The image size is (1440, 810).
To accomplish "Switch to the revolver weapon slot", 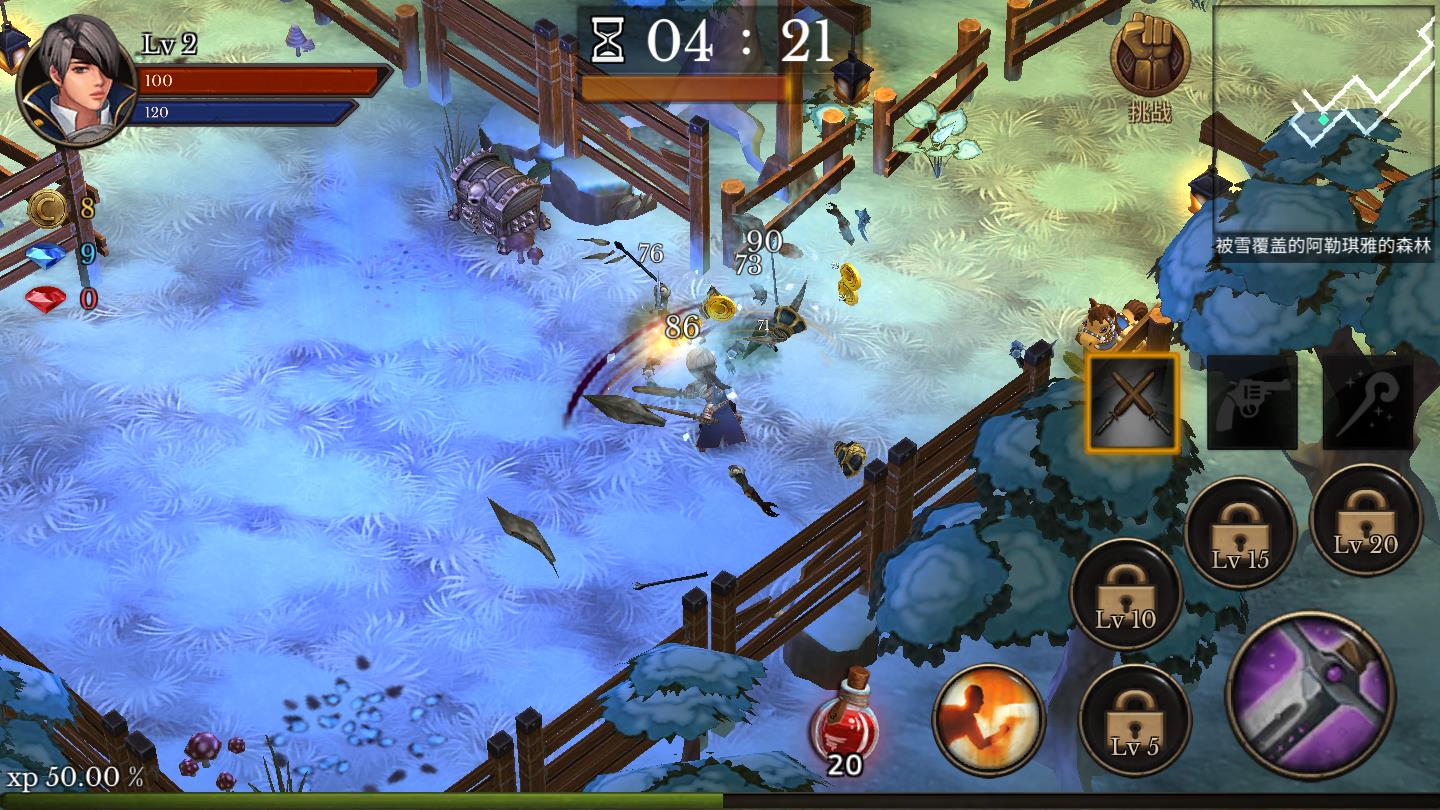I will point(1252,401).
